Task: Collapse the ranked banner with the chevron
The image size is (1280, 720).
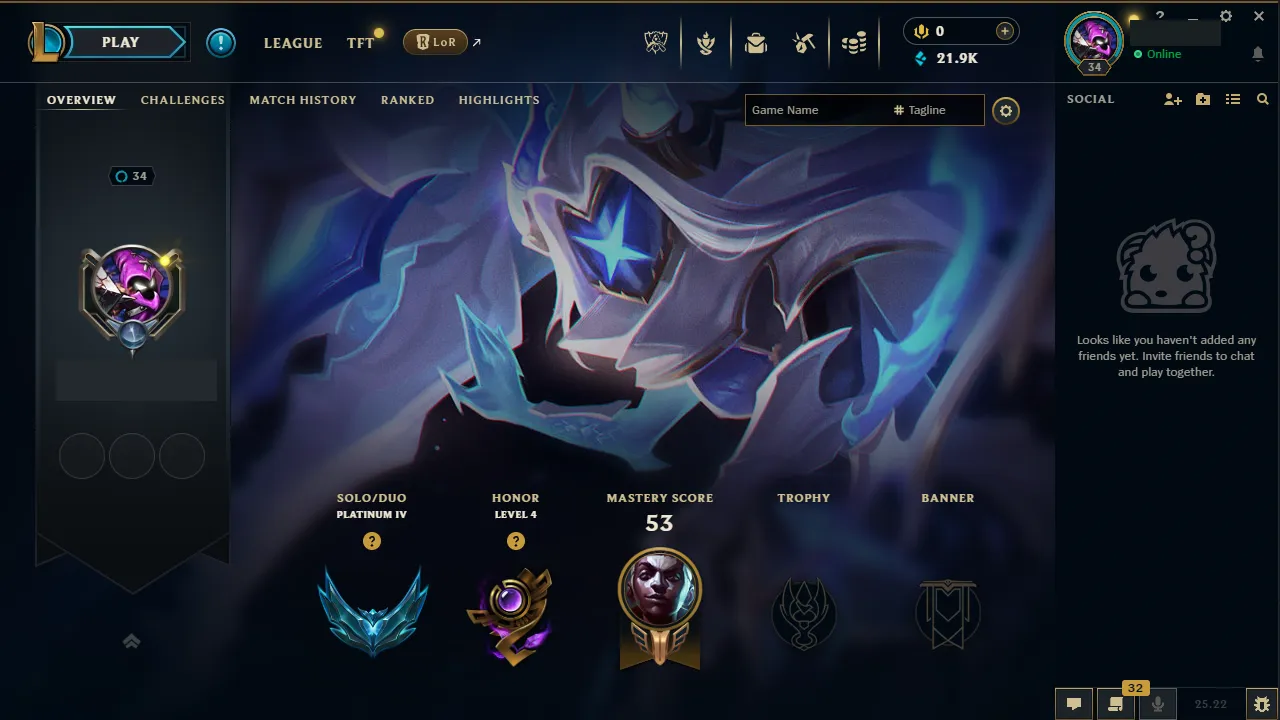Action: [132, 641]
